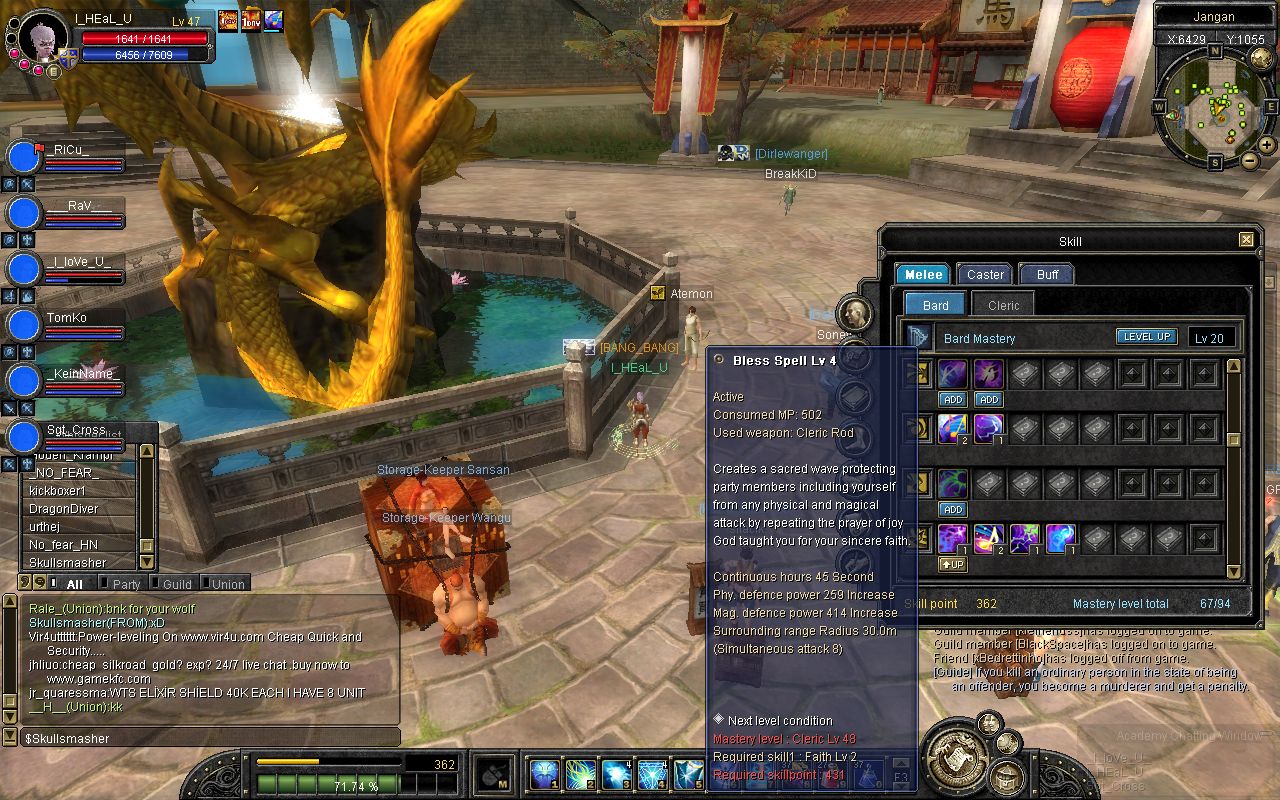1280x800 pixels.
Task: Select the Cleric mastery tab
Action: 1003,305
